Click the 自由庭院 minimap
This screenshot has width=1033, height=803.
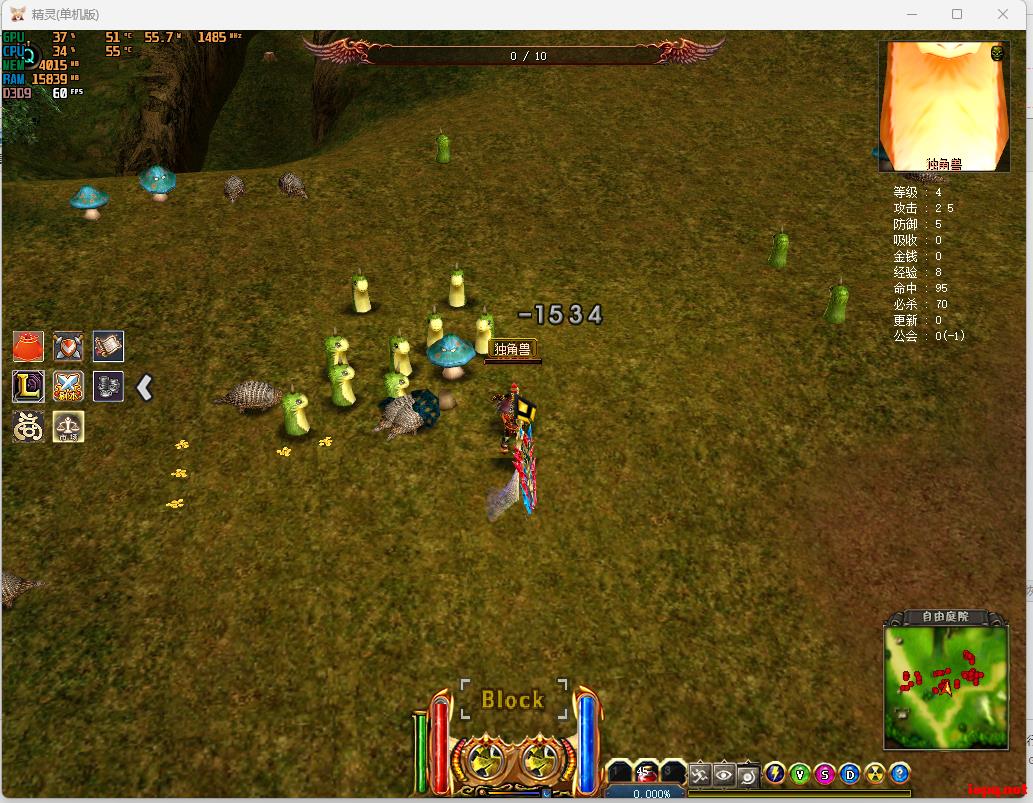click(946, 687)
